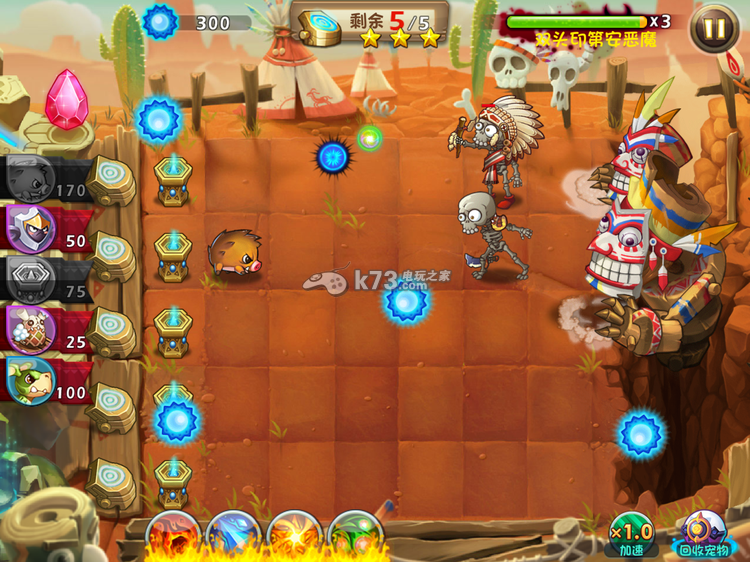Collect the blue energy orb beside the pink gem
Image resolution: width=750 pixels, height=562 pixels.
[x=158, y=119]
